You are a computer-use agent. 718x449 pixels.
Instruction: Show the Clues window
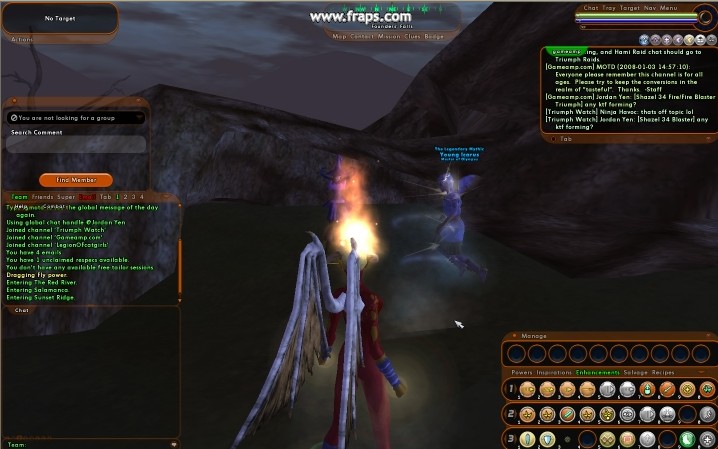coord(414,36)
